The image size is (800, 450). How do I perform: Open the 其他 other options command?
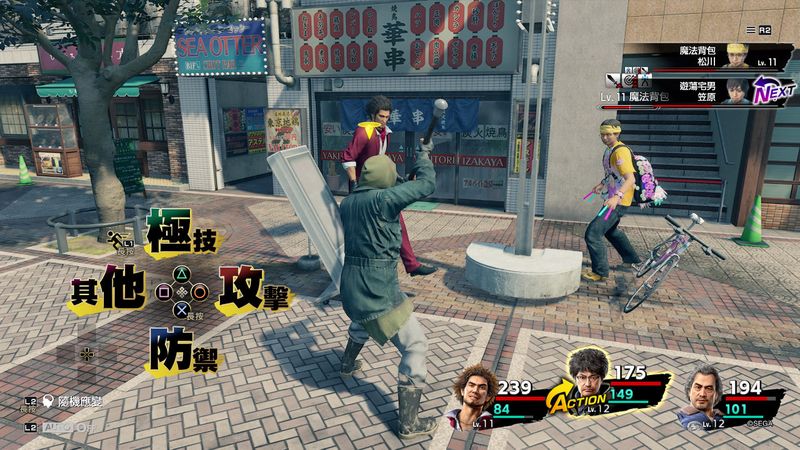(x=101, y=291)
